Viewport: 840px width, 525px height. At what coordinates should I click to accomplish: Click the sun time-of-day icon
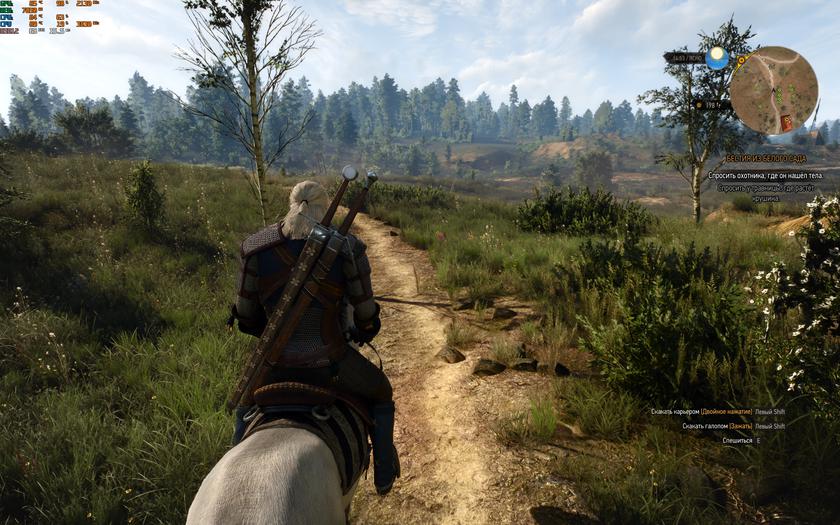click(x=716, y=57)
